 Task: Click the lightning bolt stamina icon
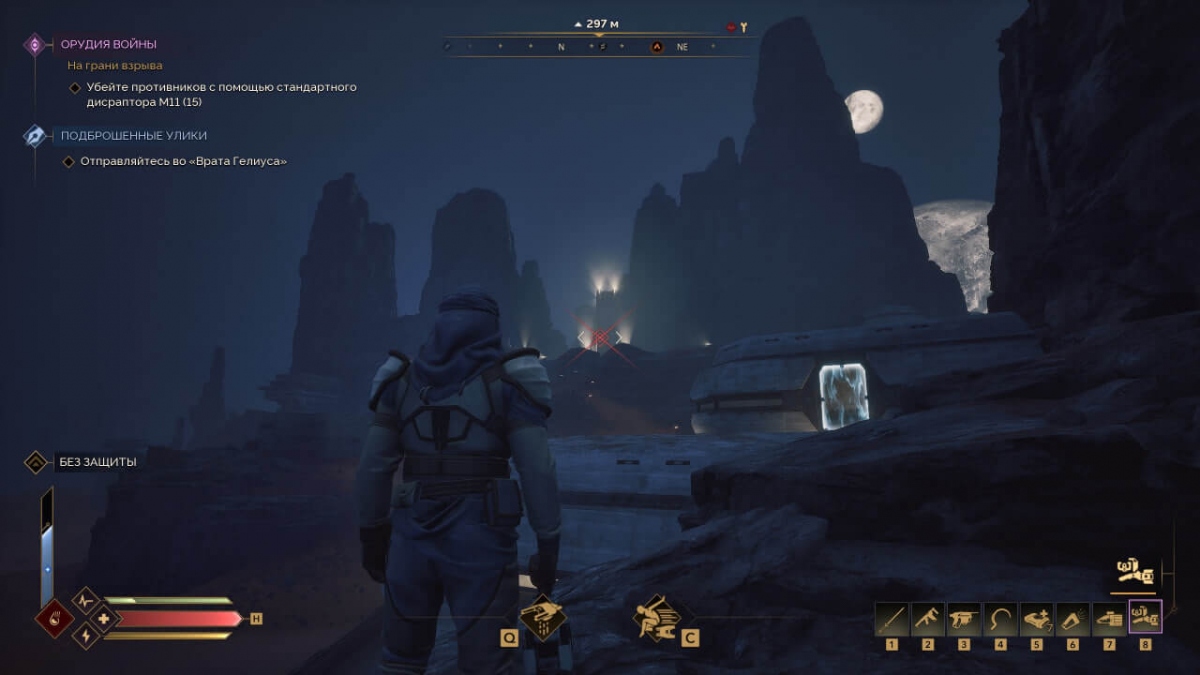click(x=86, y=635)
